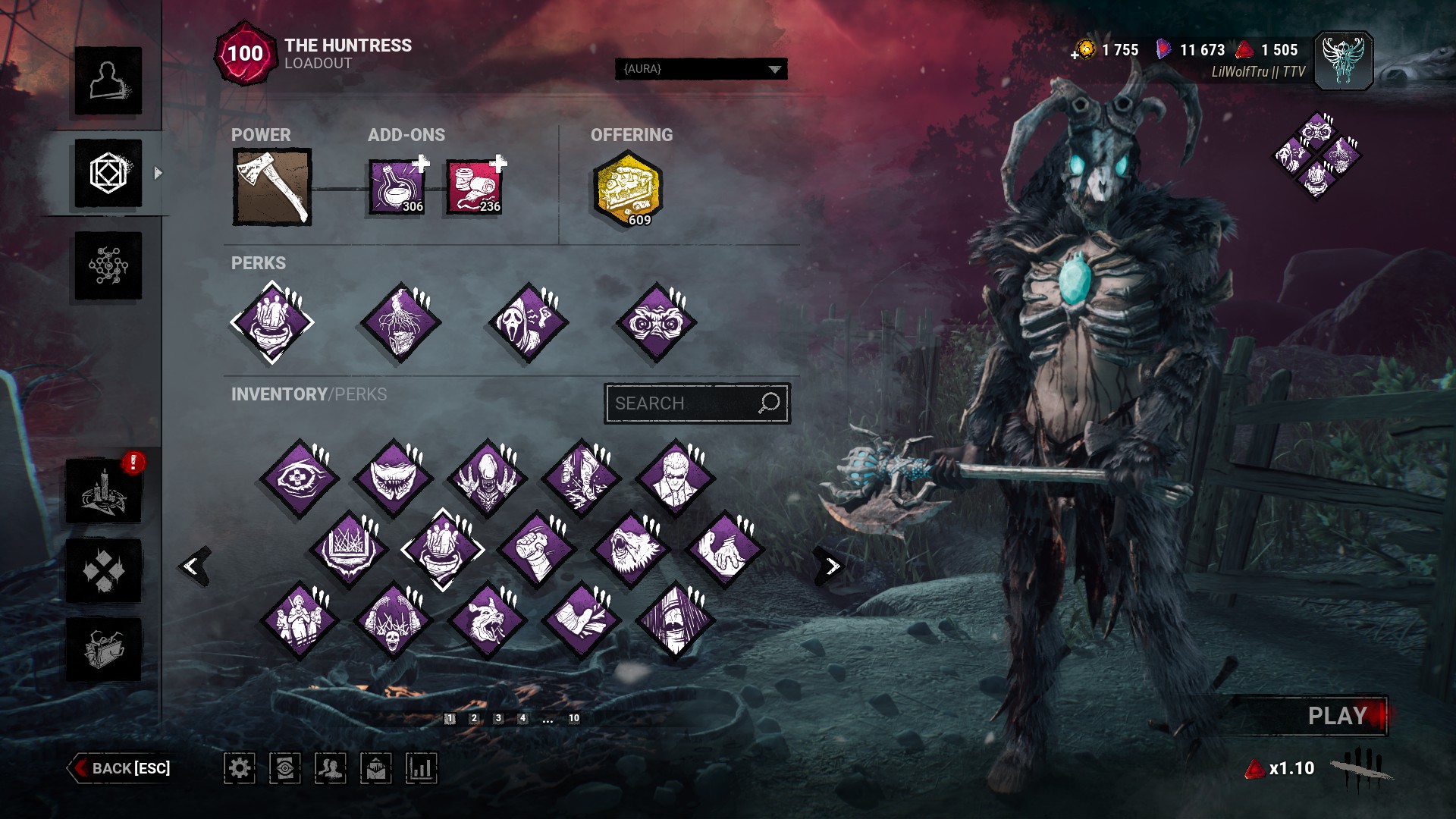Jump to inventory page 10
1456x819 pixels.
click(574, 718)
